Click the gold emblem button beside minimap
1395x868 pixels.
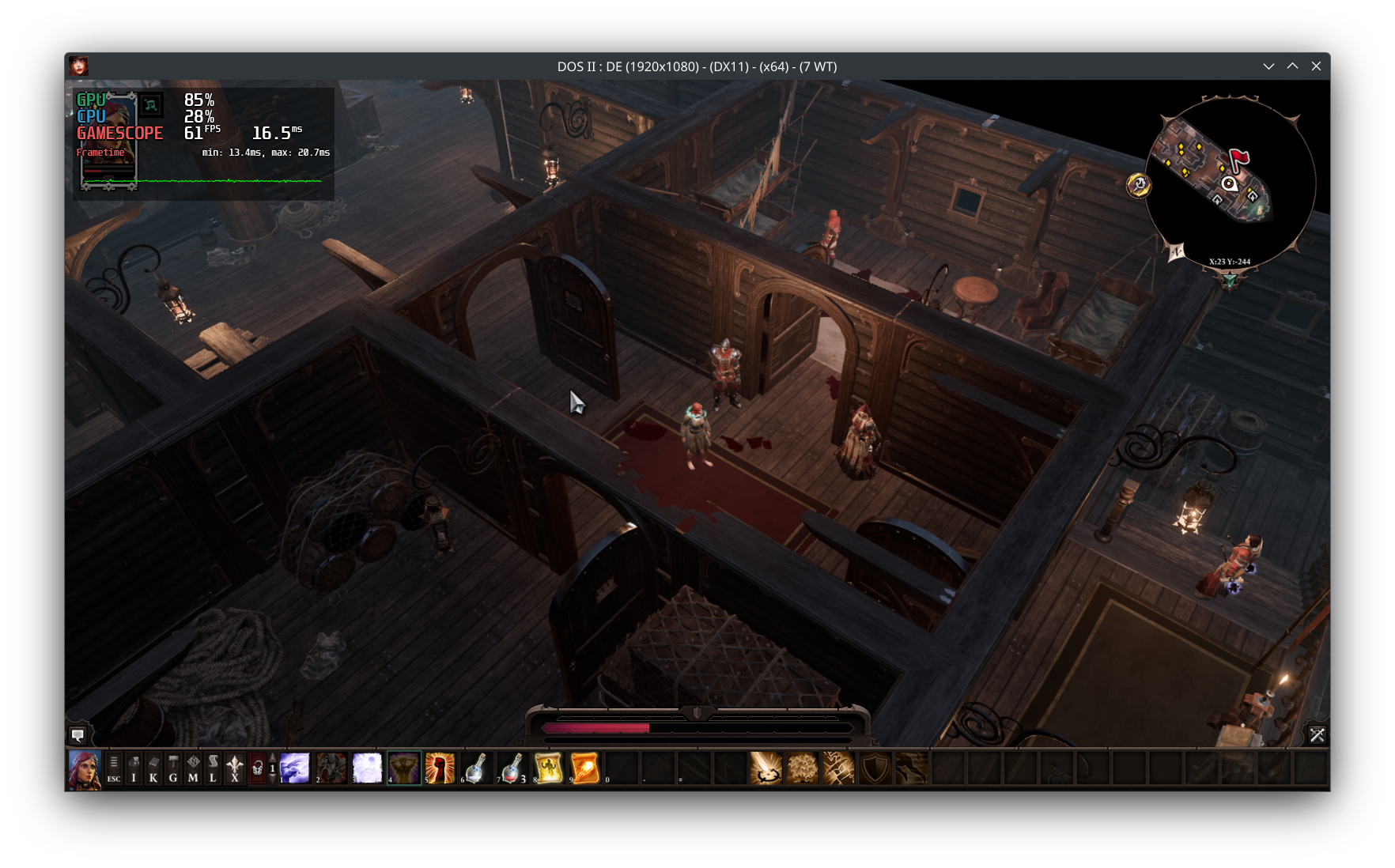pyautogui.click(x=1139, y=185)
